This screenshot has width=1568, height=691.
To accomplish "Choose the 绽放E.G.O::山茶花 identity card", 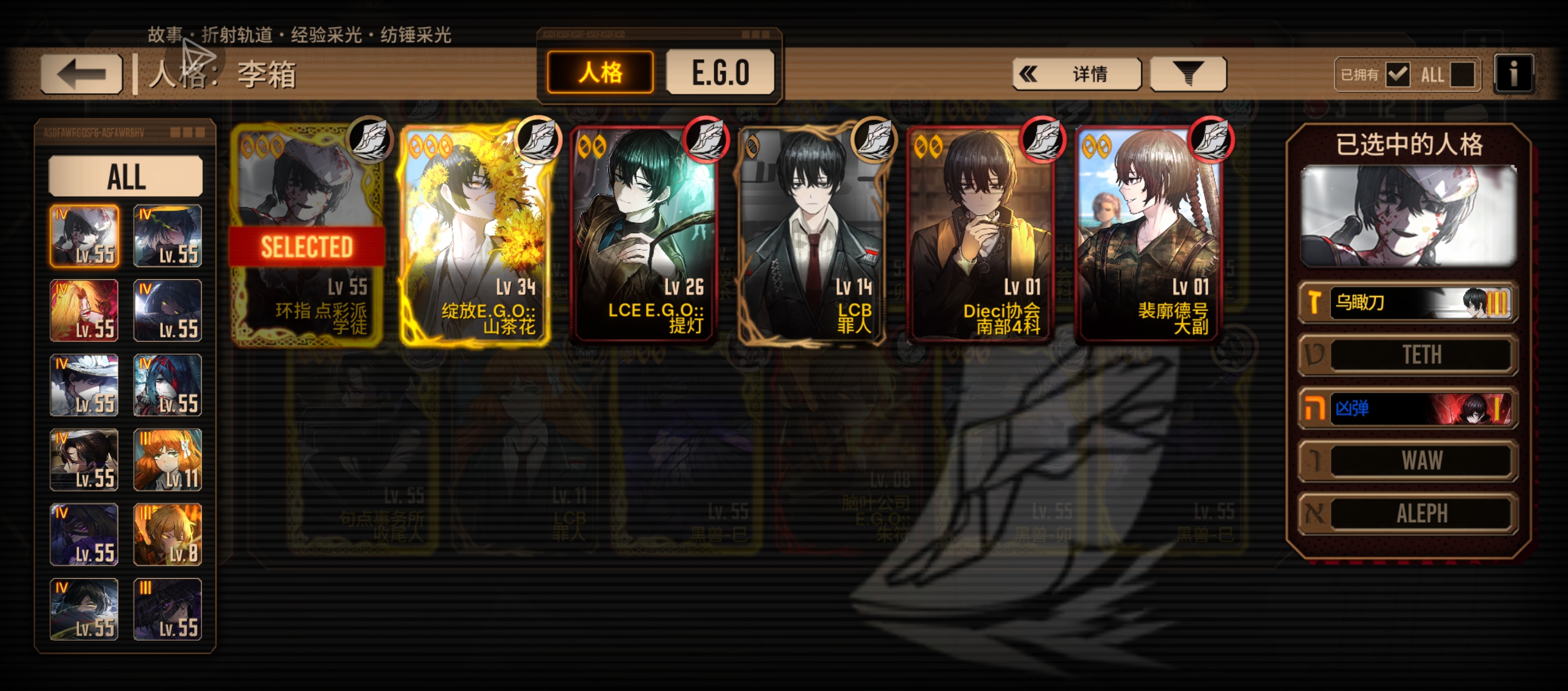I will click(x=476, y=235).
